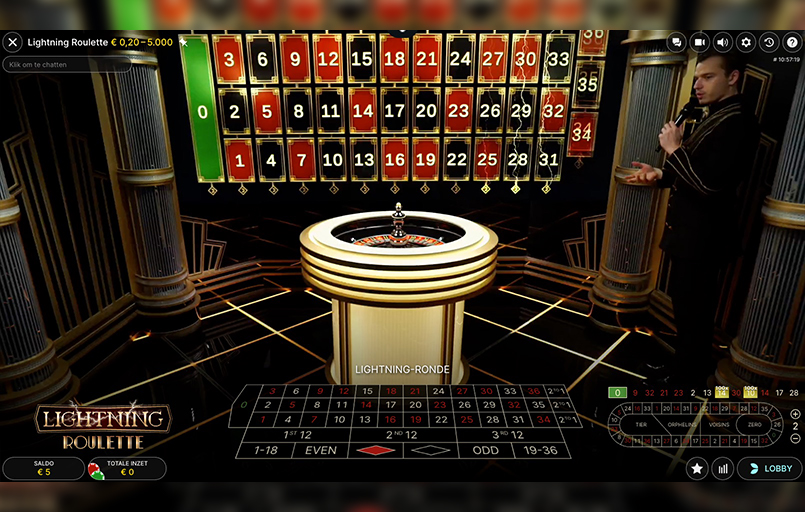Screen dimensions: 805x512
Task: Decrease racetrack neighbours with the minus button
Action: [x=795, y=437]
